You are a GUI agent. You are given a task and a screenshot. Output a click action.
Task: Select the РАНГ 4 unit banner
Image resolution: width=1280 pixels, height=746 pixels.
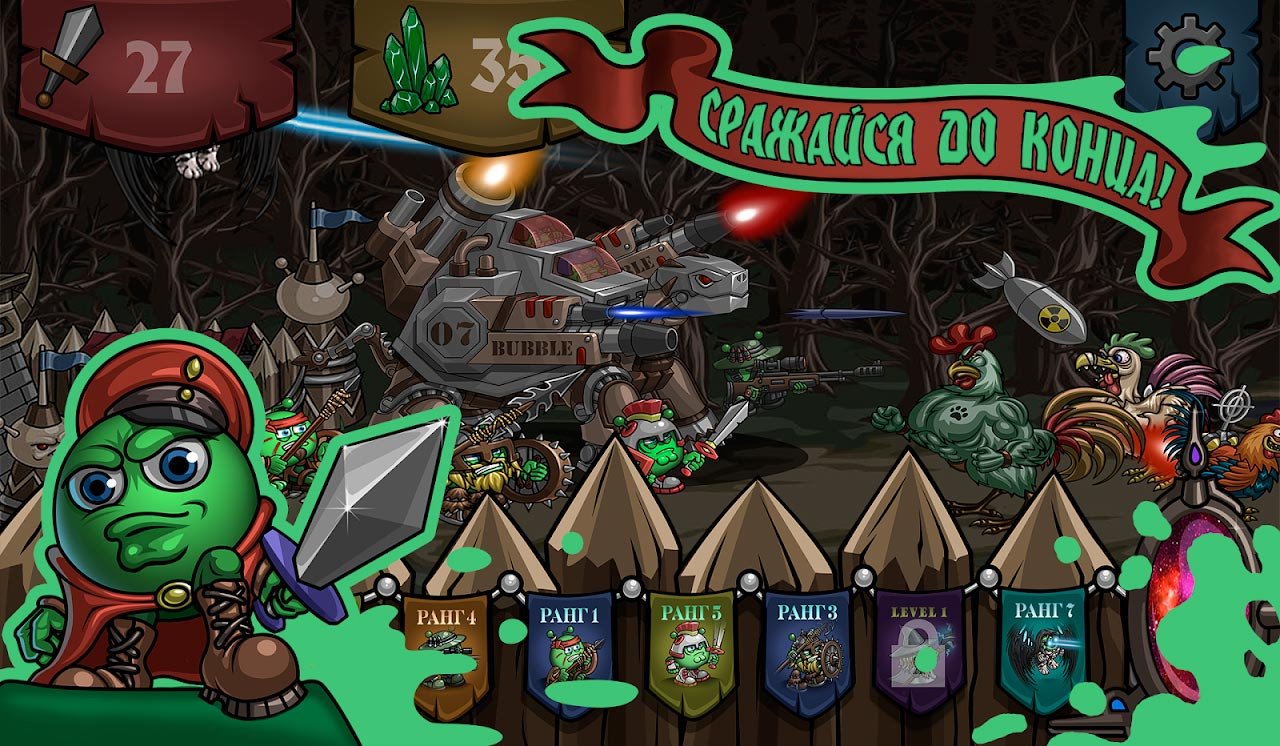445,650
